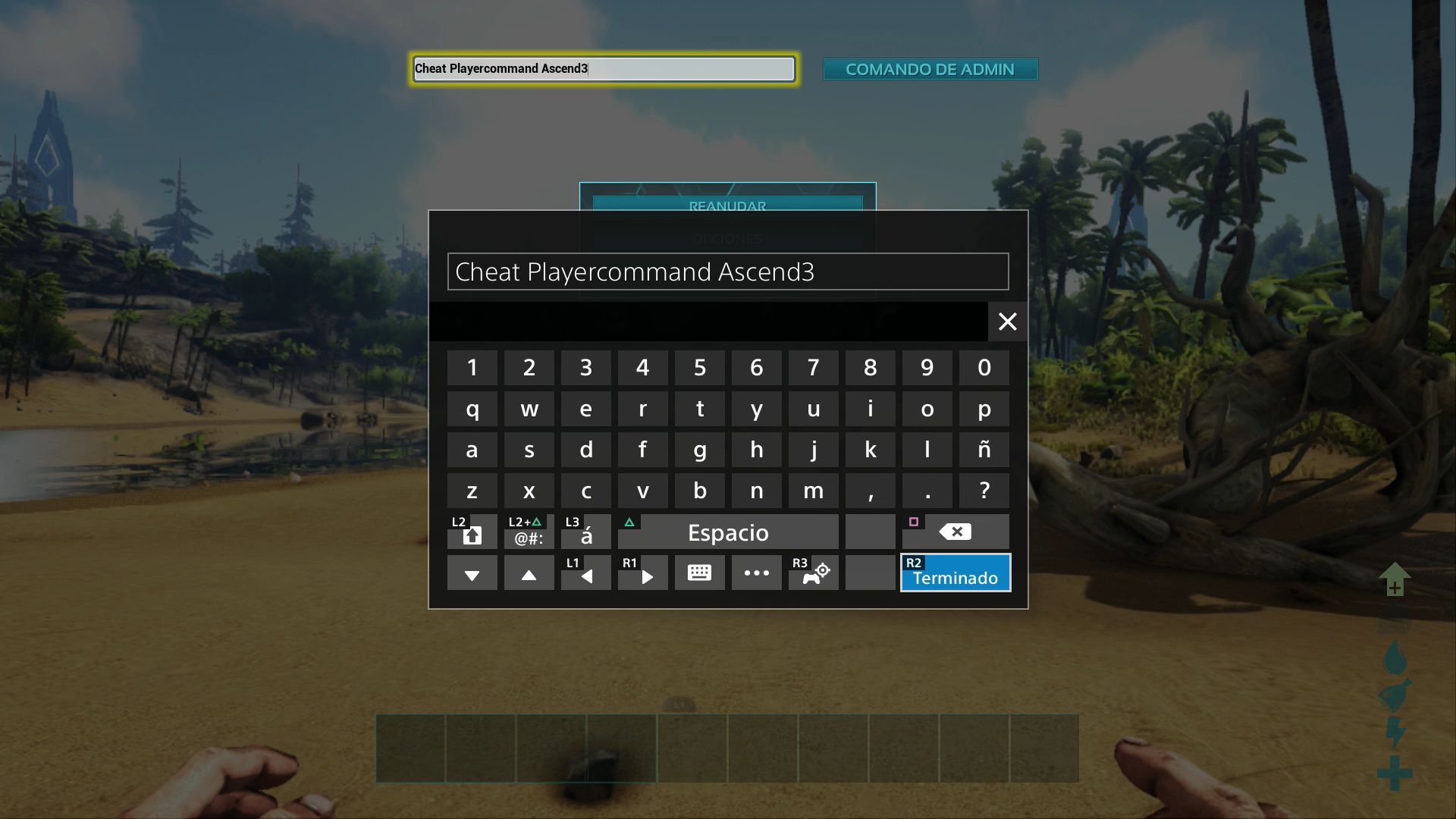Toggle shift with the up-arrow key
Image resolution: width=1456 pixels, height=819 pixels.
pyautogui.click(x=472, y=532)
